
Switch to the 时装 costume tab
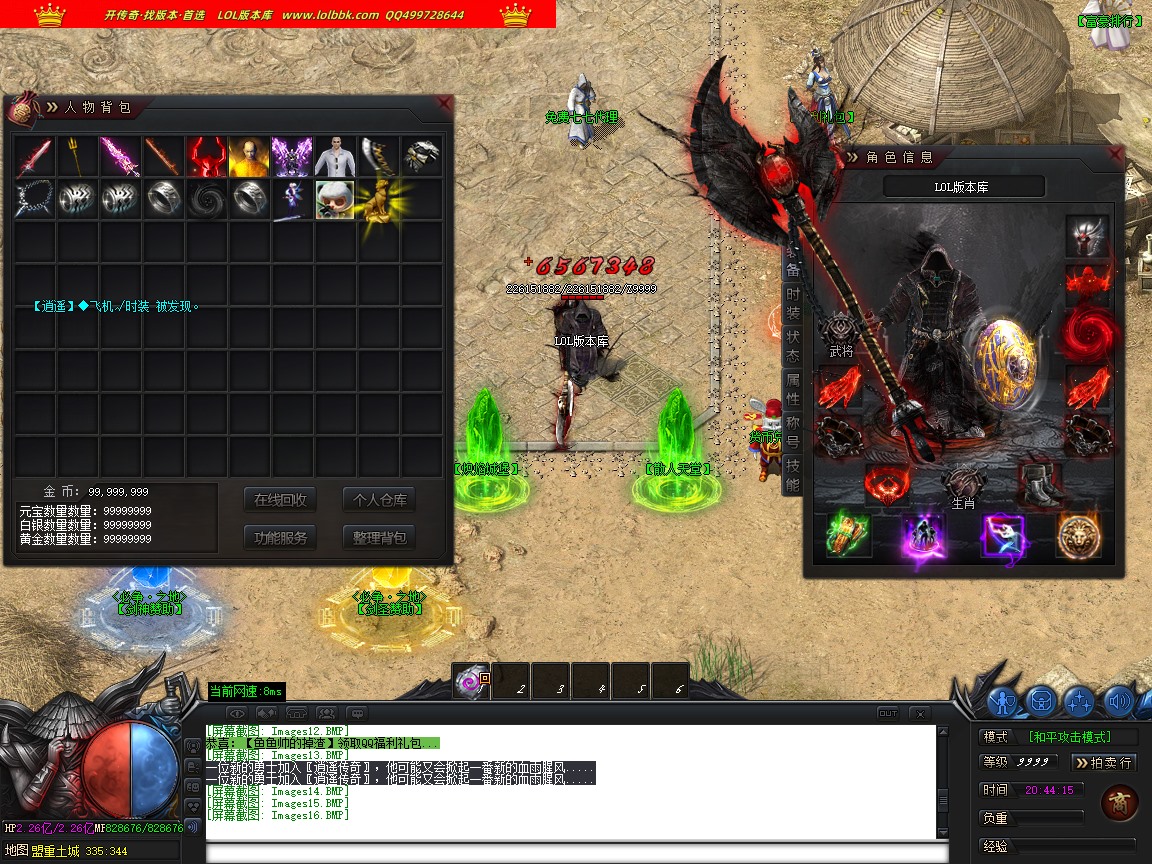(x=792, y=304)
